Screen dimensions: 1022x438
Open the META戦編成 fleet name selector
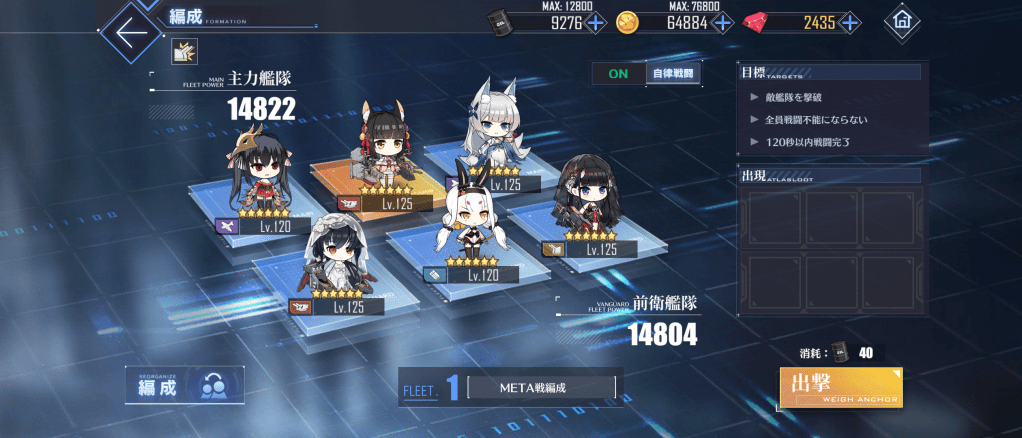point(541,387)
